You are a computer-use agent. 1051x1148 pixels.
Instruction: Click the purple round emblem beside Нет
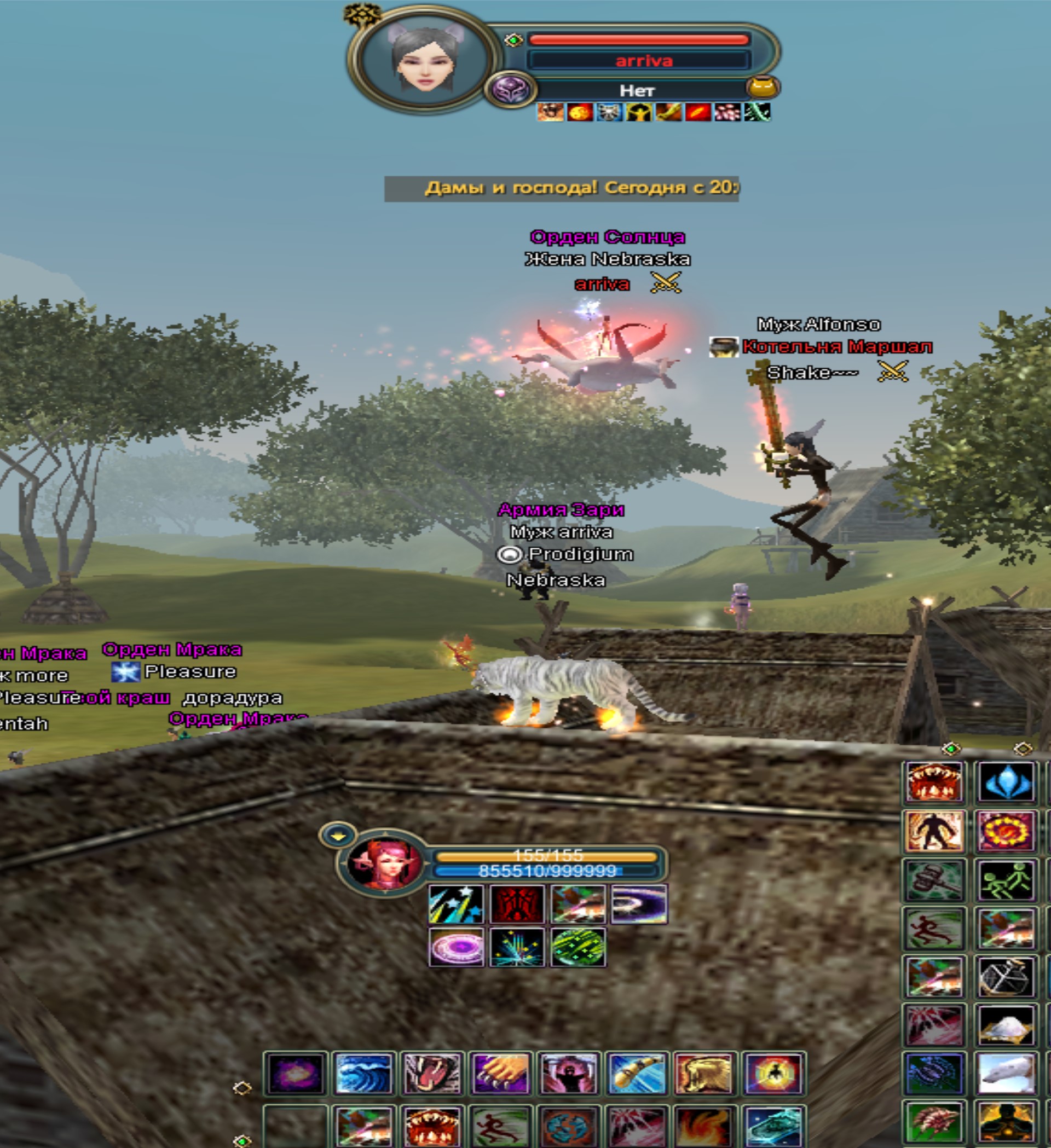[509, 89]
